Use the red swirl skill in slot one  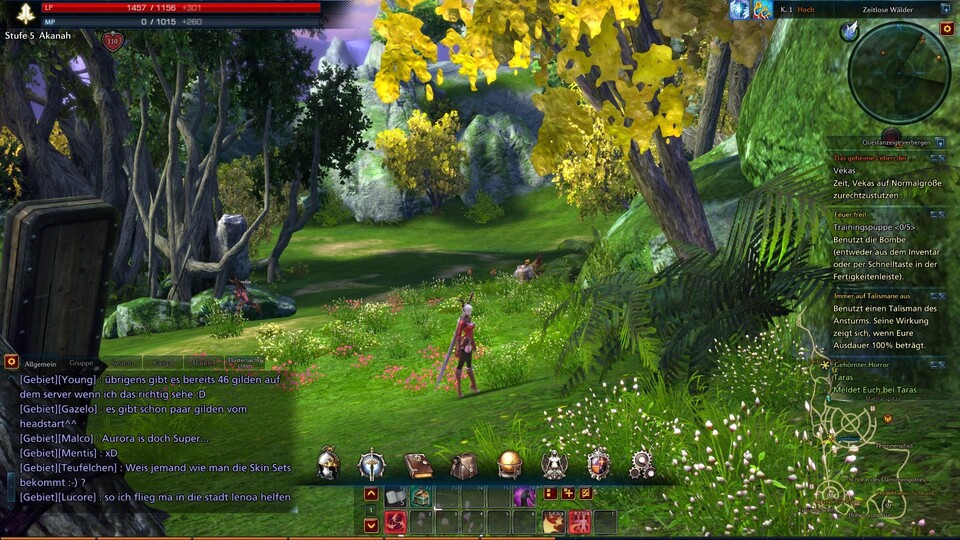pyautogui.click(x=395, y=521)
